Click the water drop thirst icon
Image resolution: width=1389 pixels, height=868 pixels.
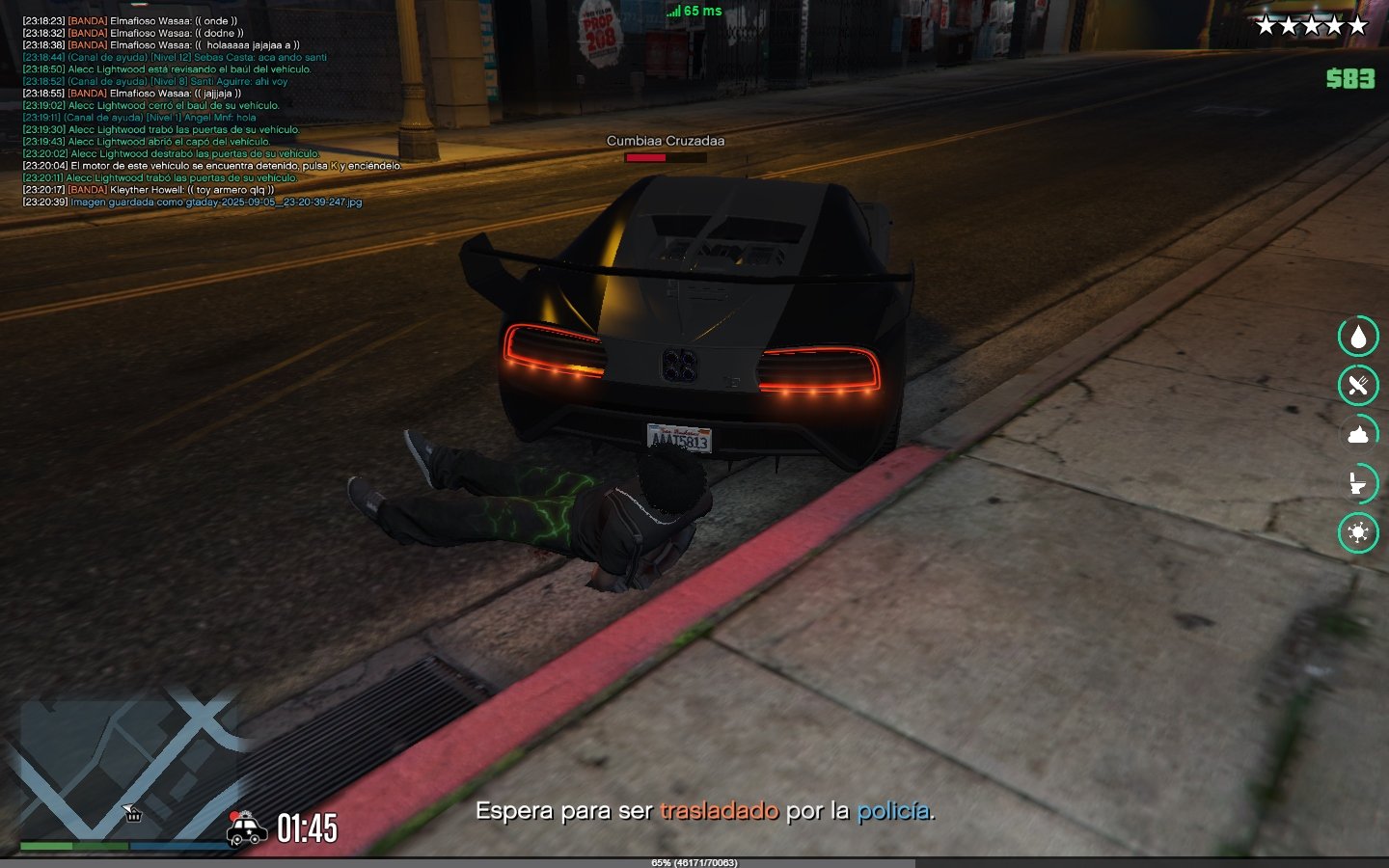(x=1358, y=337)
